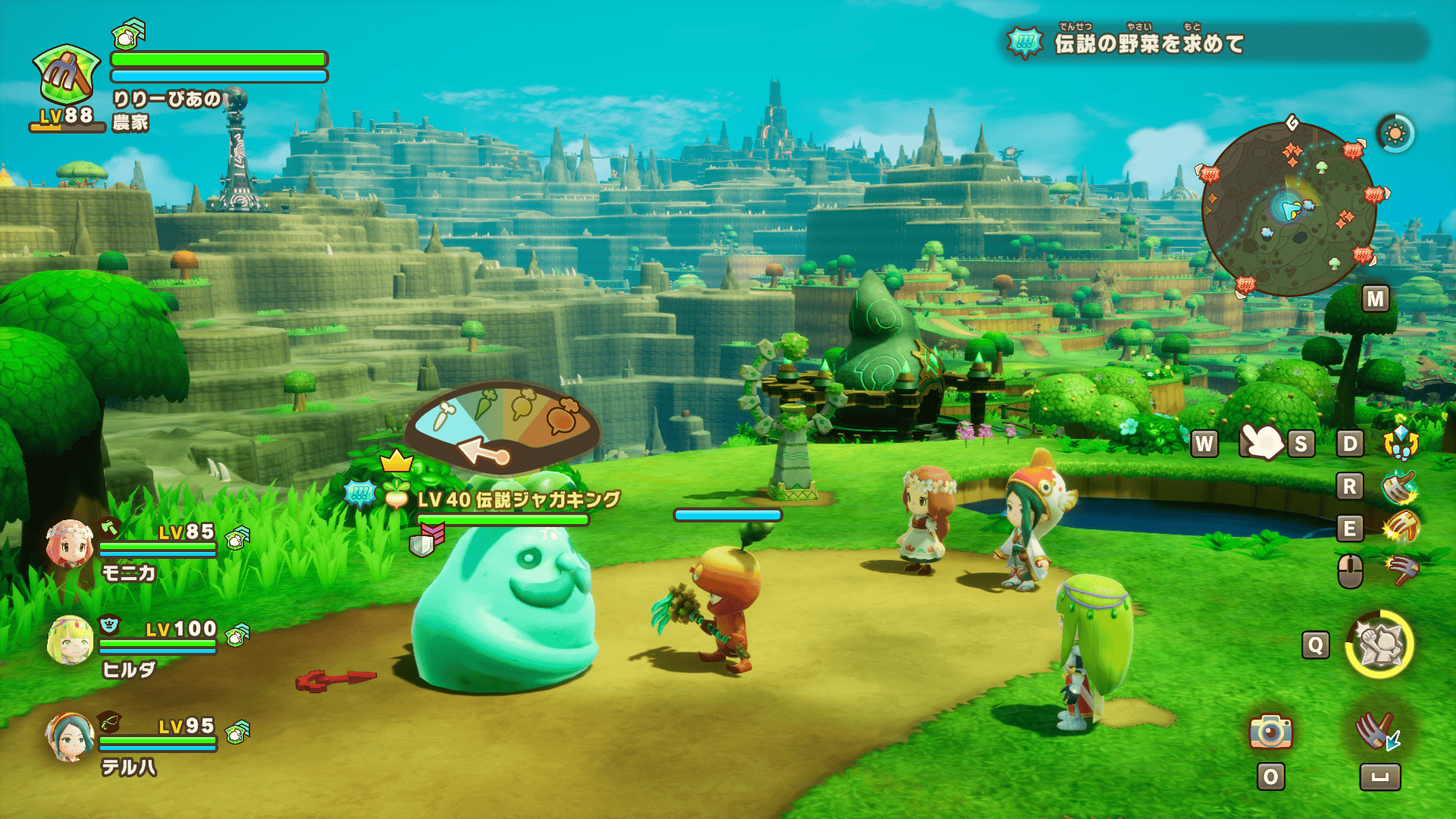
Task: Open the quest tracker 伝説の野菜を求めて
Action: 1148,43
